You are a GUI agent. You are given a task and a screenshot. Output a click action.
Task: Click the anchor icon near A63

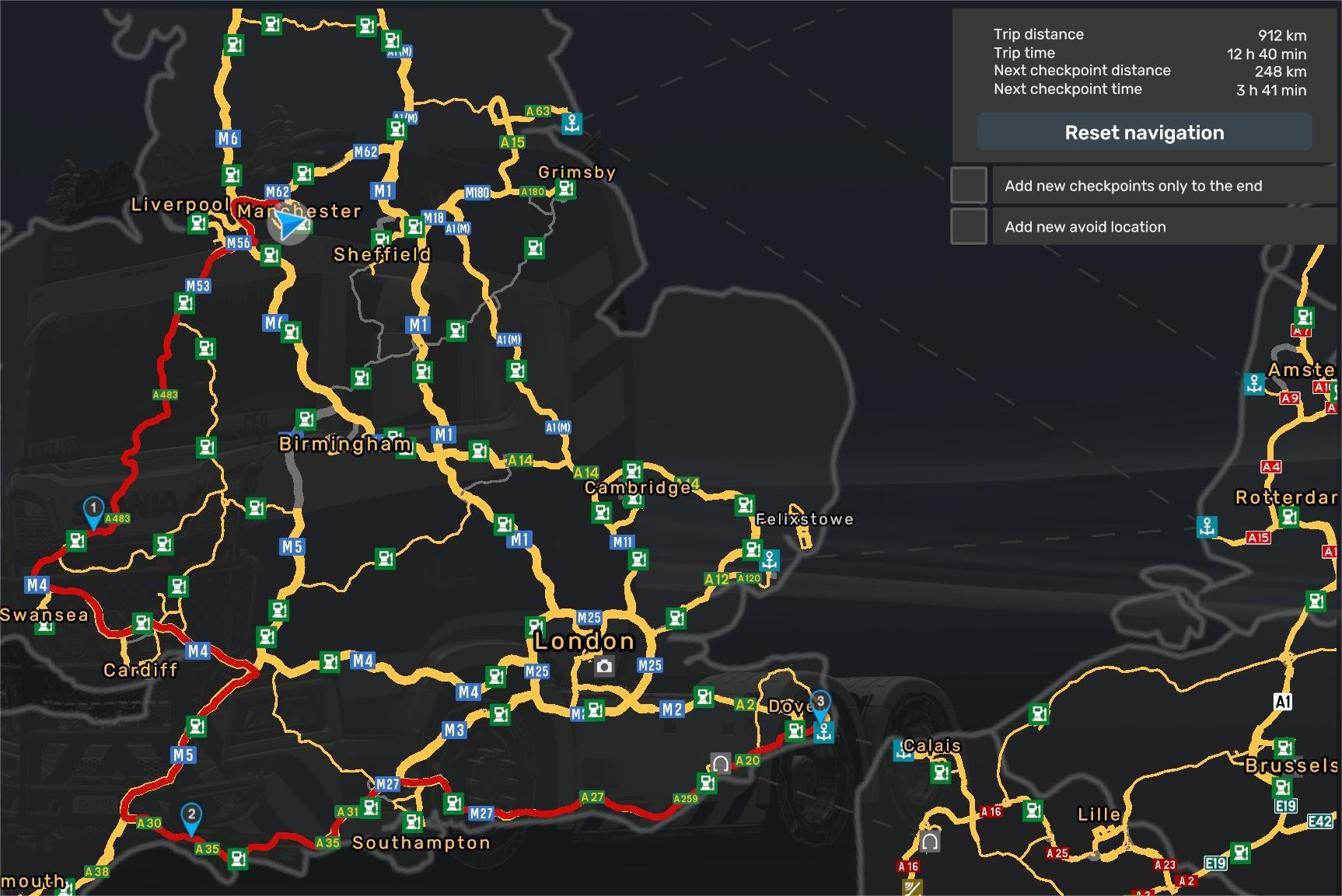tap(572, 123)
